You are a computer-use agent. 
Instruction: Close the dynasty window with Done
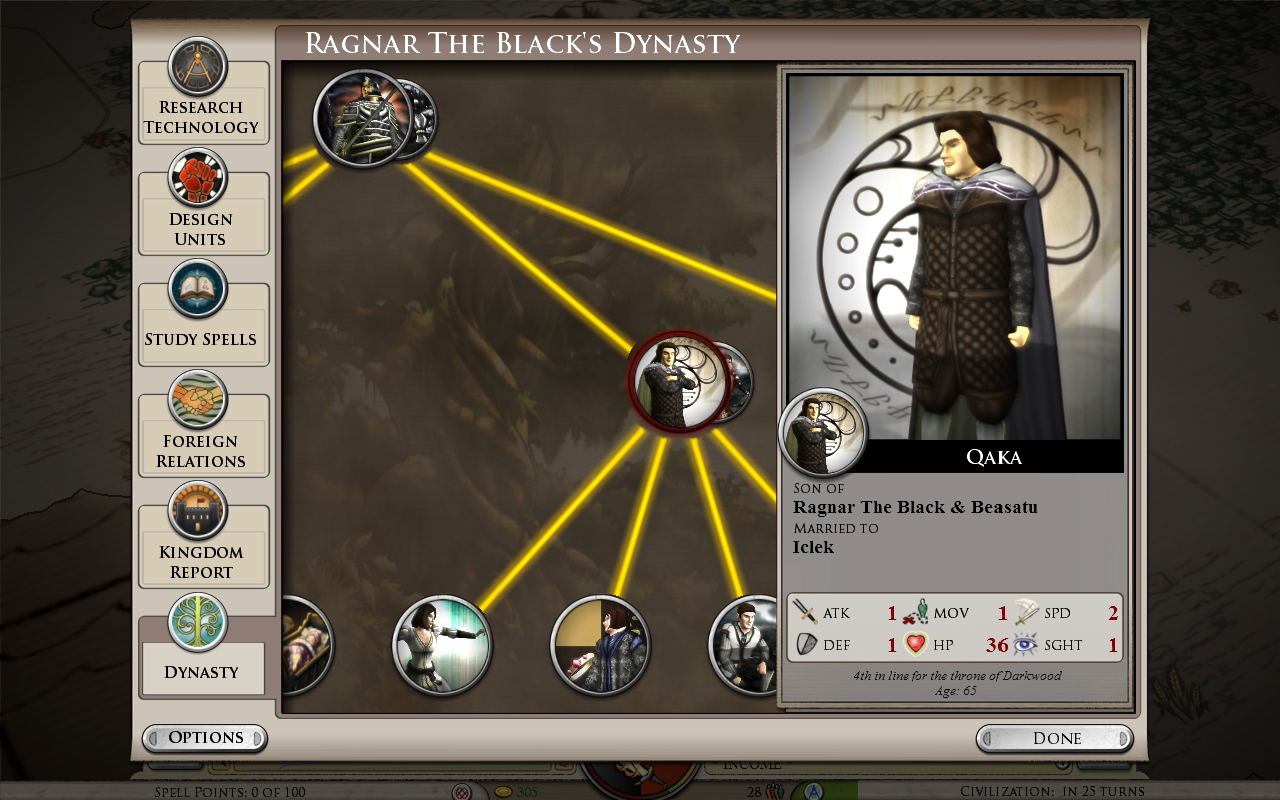pos(1055,738)
